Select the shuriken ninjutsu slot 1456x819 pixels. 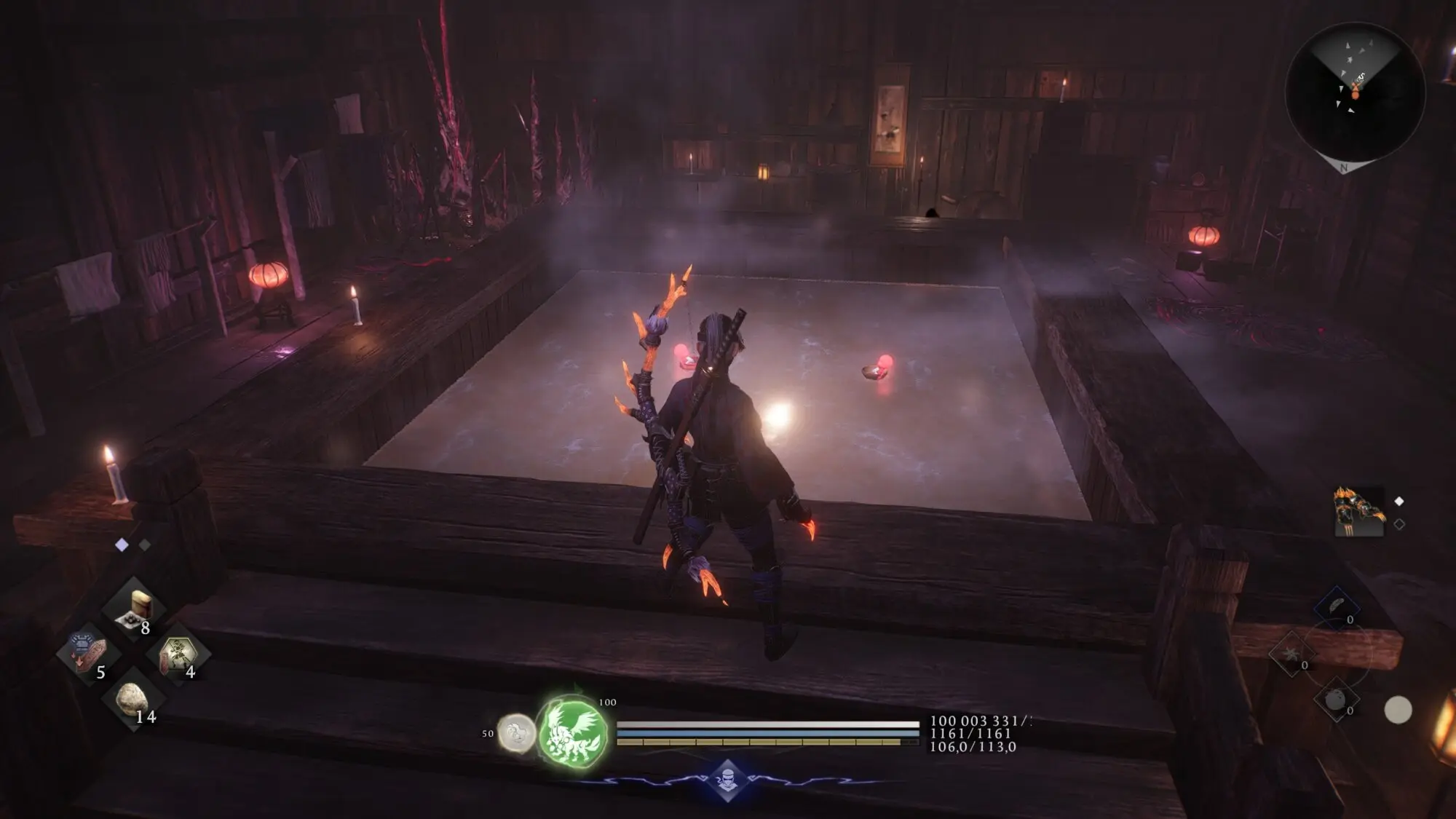(1291, 653)
